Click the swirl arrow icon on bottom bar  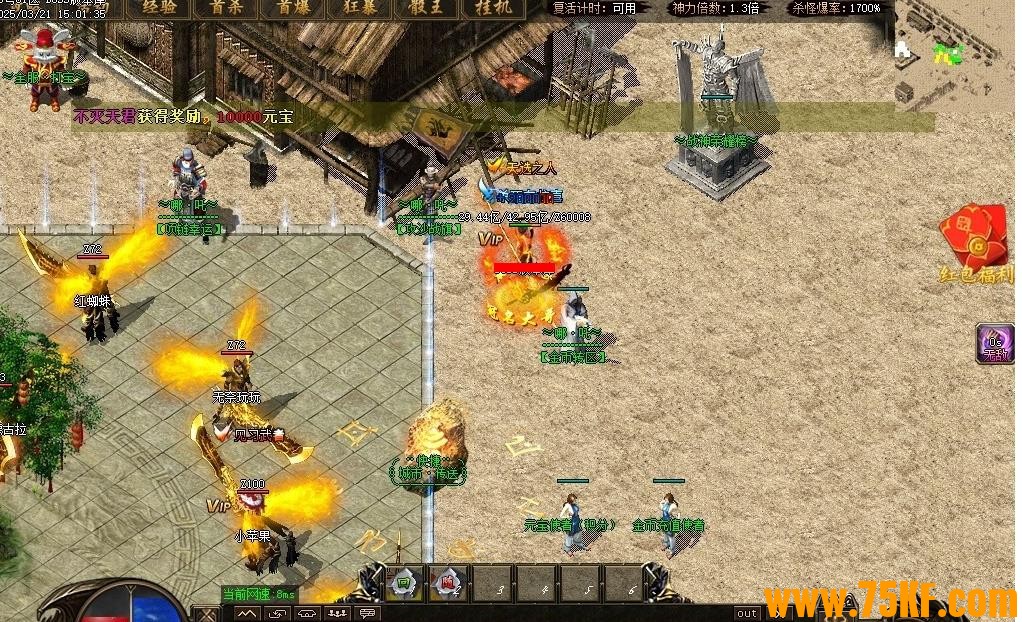[277, 613]
